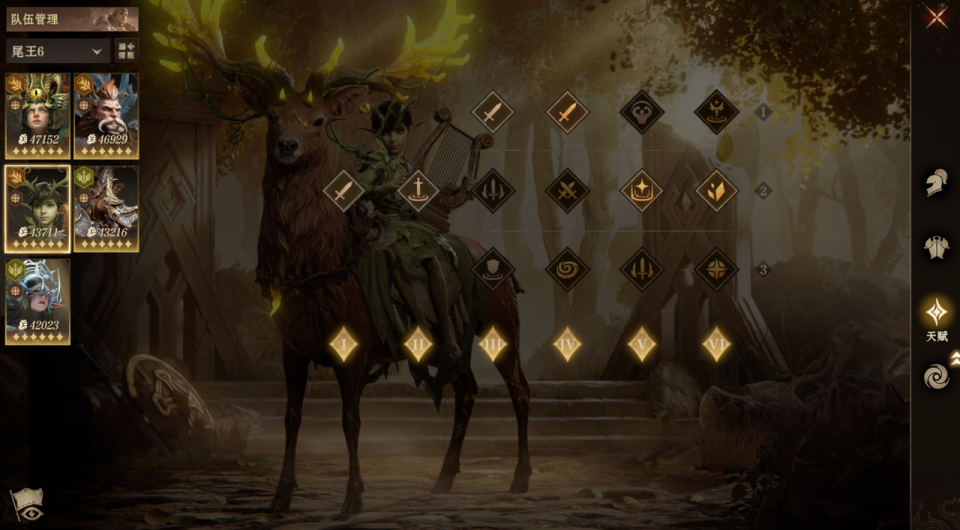Screen dimensions: 960x530
Task: Switch to the swirl spiral tab
Action: (937, 377)
